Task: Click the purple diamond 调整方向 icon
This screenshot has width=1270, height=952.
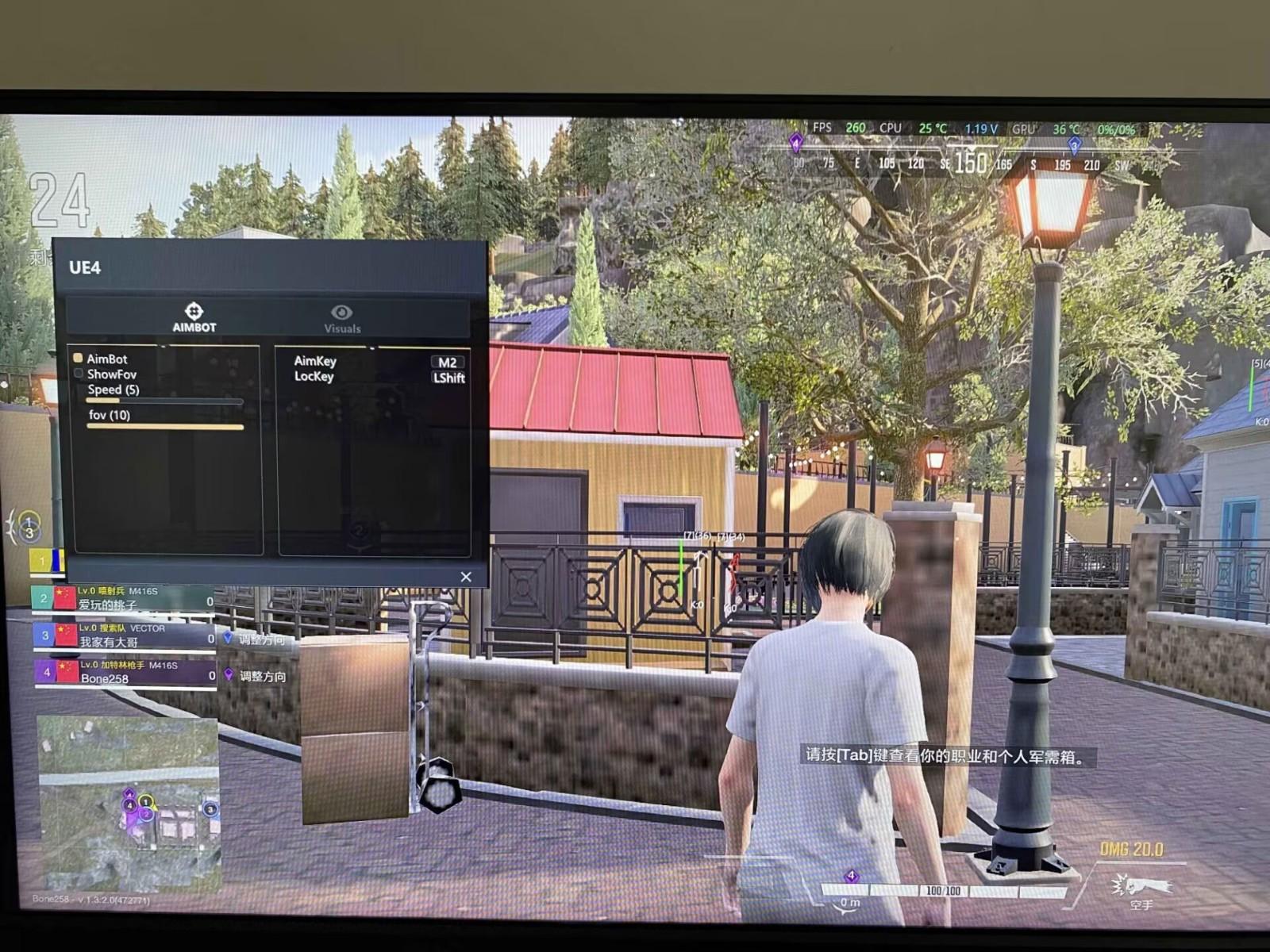Action: [229, 673]
